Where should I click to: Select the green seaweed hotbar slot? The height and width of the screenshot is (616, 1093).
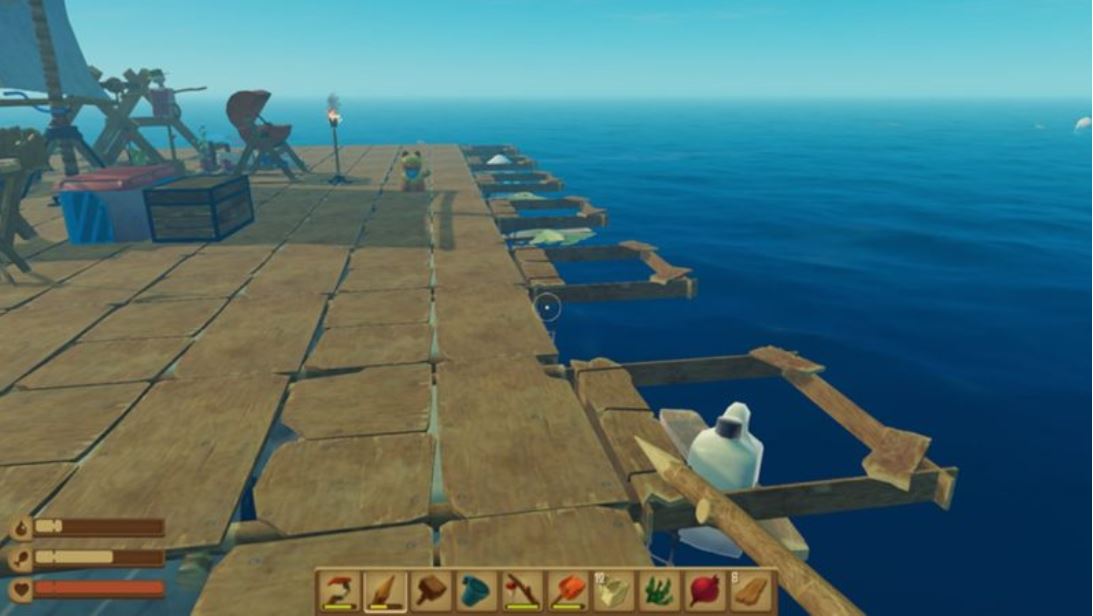(x=660, y=591)
